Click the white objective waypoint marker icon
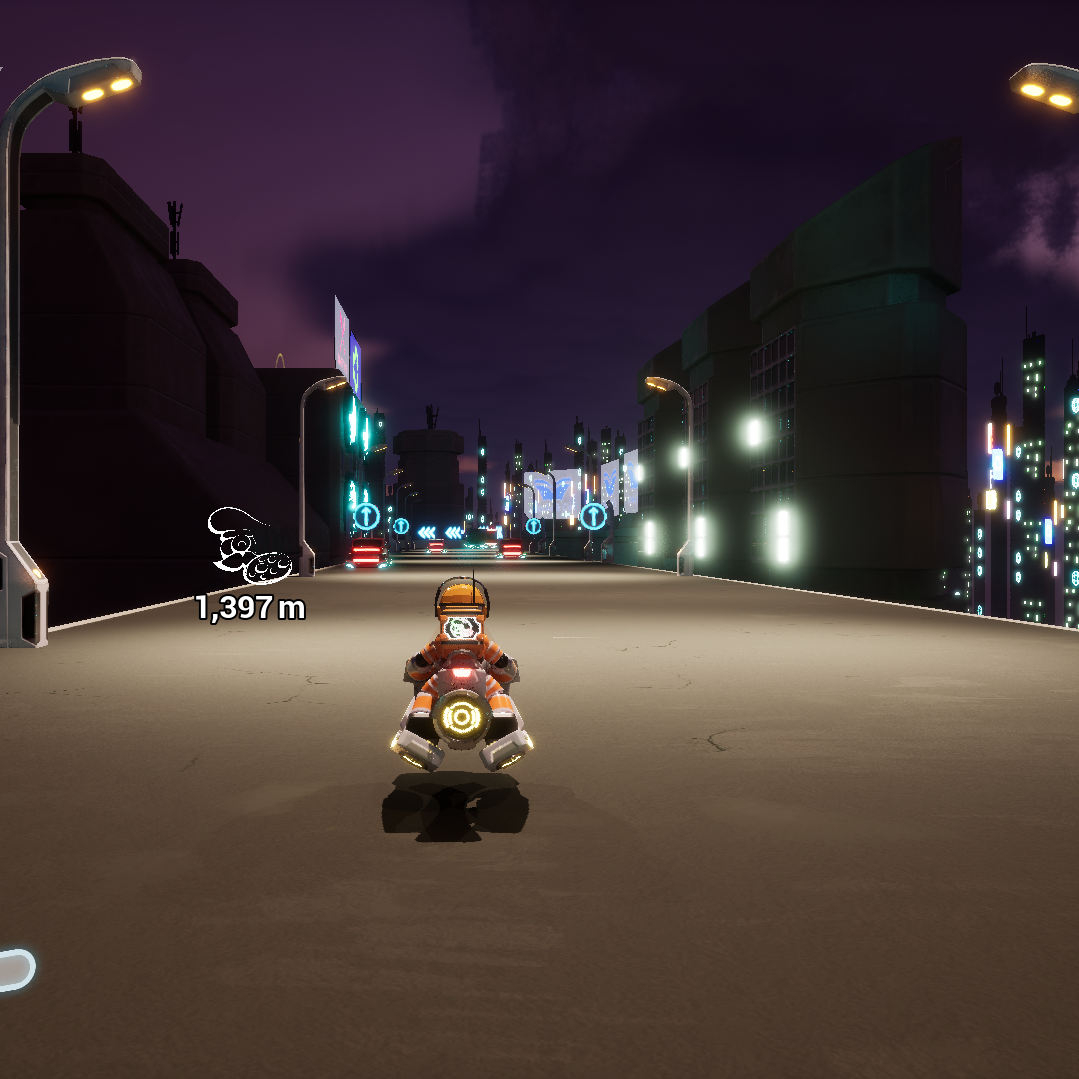The image size is (1079, 1079). (x=248, y=547)
